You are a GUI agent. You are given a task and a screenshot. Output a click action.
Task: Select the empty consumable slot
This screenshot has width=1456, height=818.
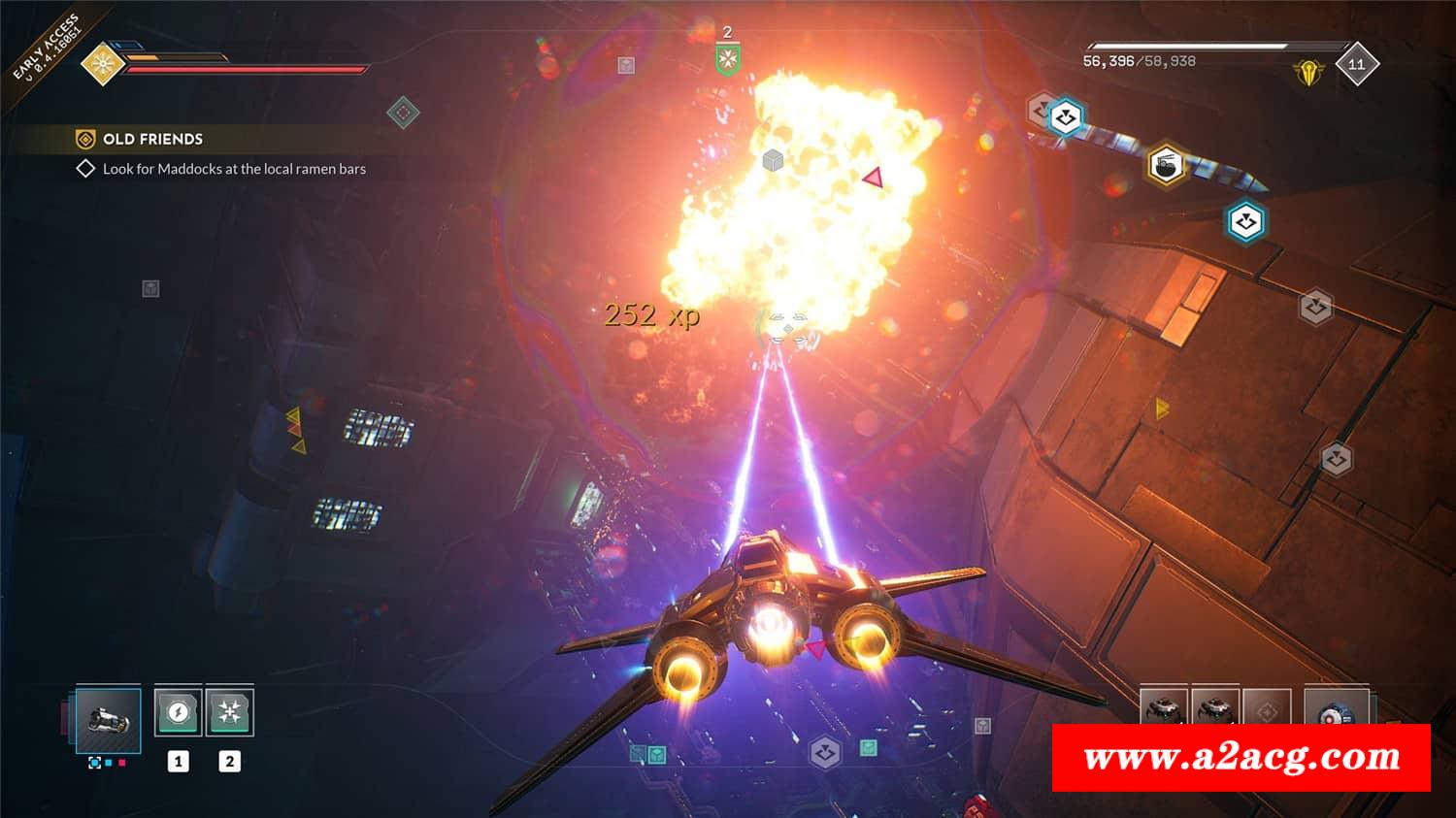point(1267,710)
